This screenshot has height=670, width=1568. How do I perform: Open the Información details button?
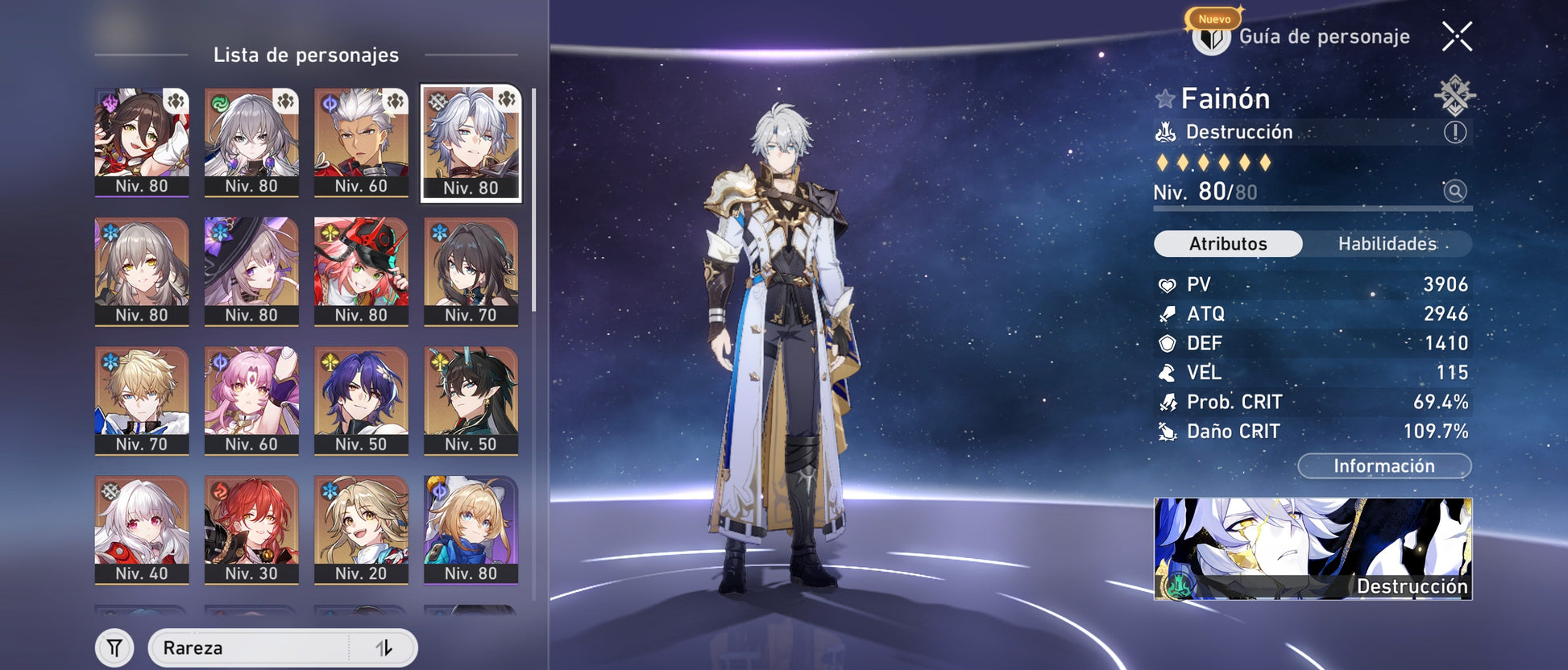pyautogui.click(x=1383, y=466)
